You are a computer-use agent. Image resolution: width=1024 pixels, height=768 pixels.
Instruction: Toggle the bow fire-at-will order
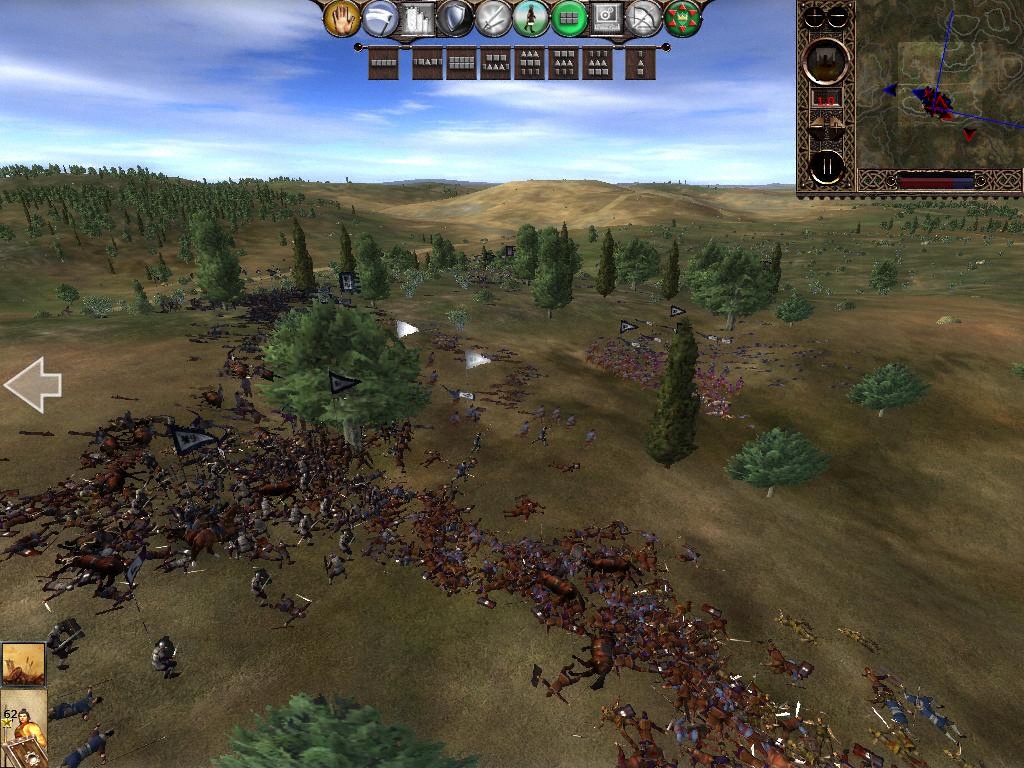point(644,18)
